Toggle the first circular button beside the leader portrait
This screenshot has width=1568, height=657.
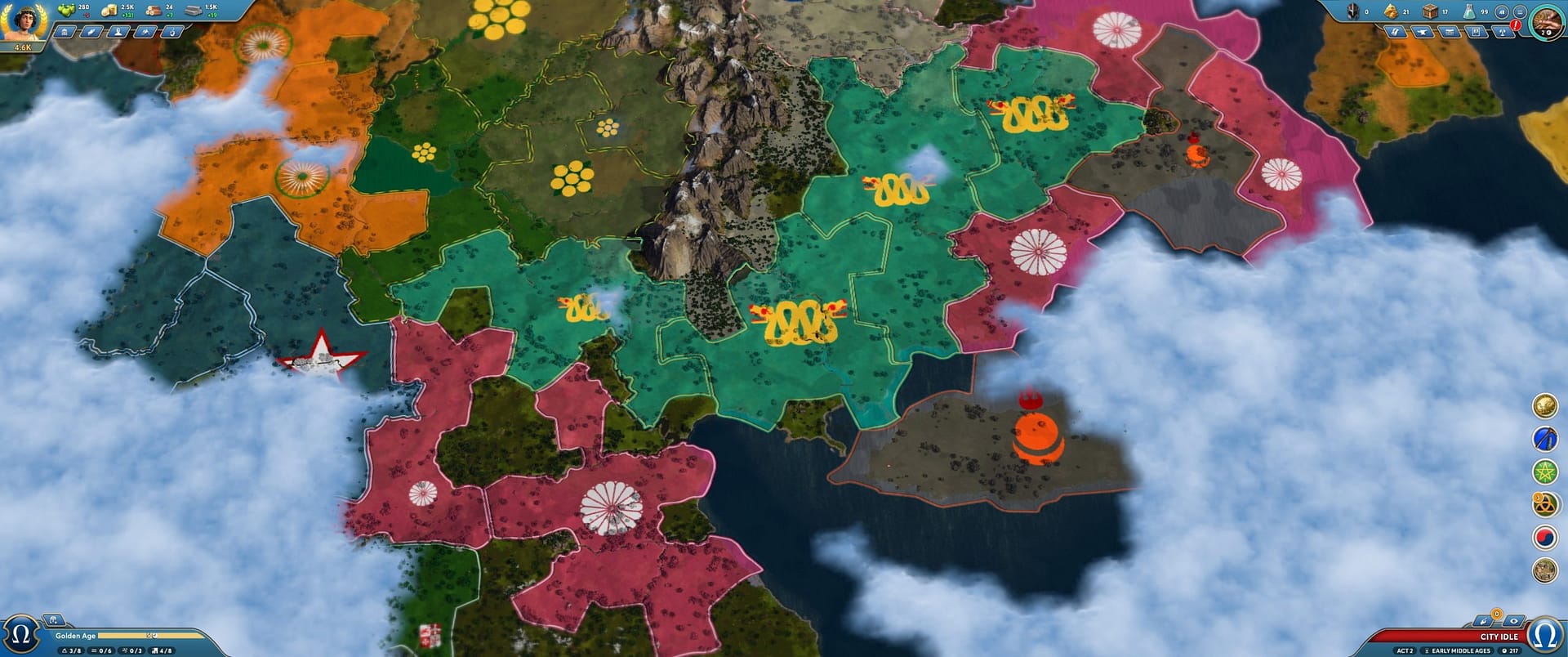tap(1502, 12)
